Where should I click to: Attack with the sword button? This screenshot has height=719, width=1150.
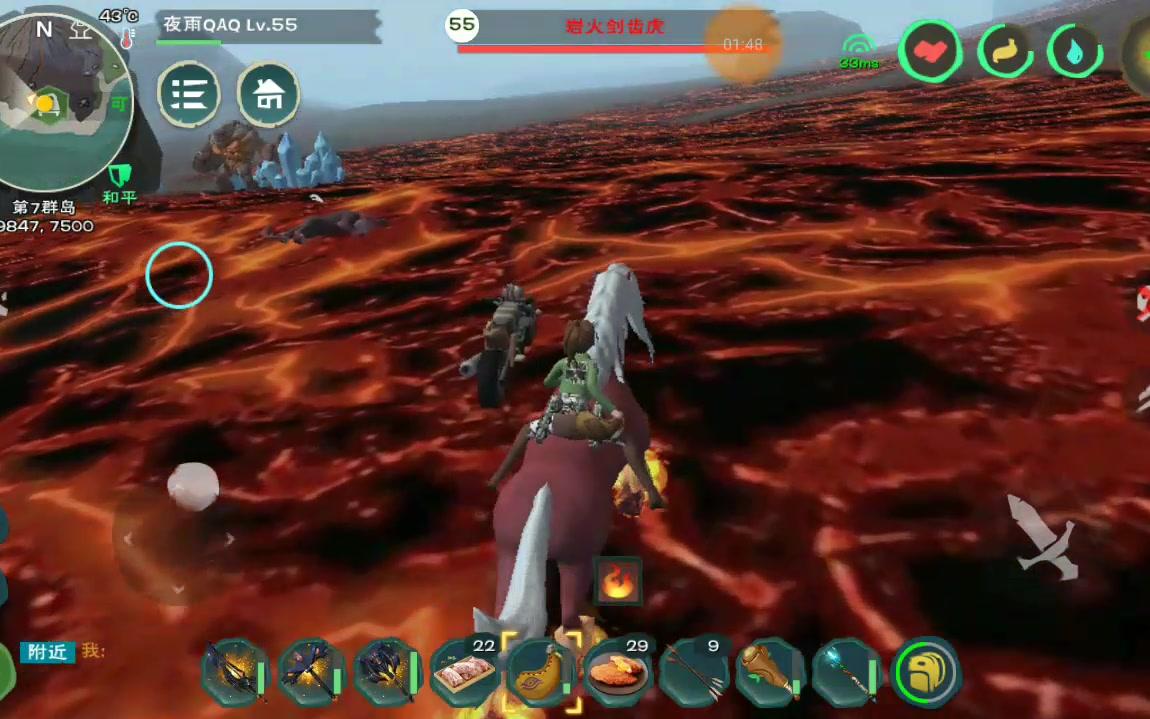[x=1042, y=536]
